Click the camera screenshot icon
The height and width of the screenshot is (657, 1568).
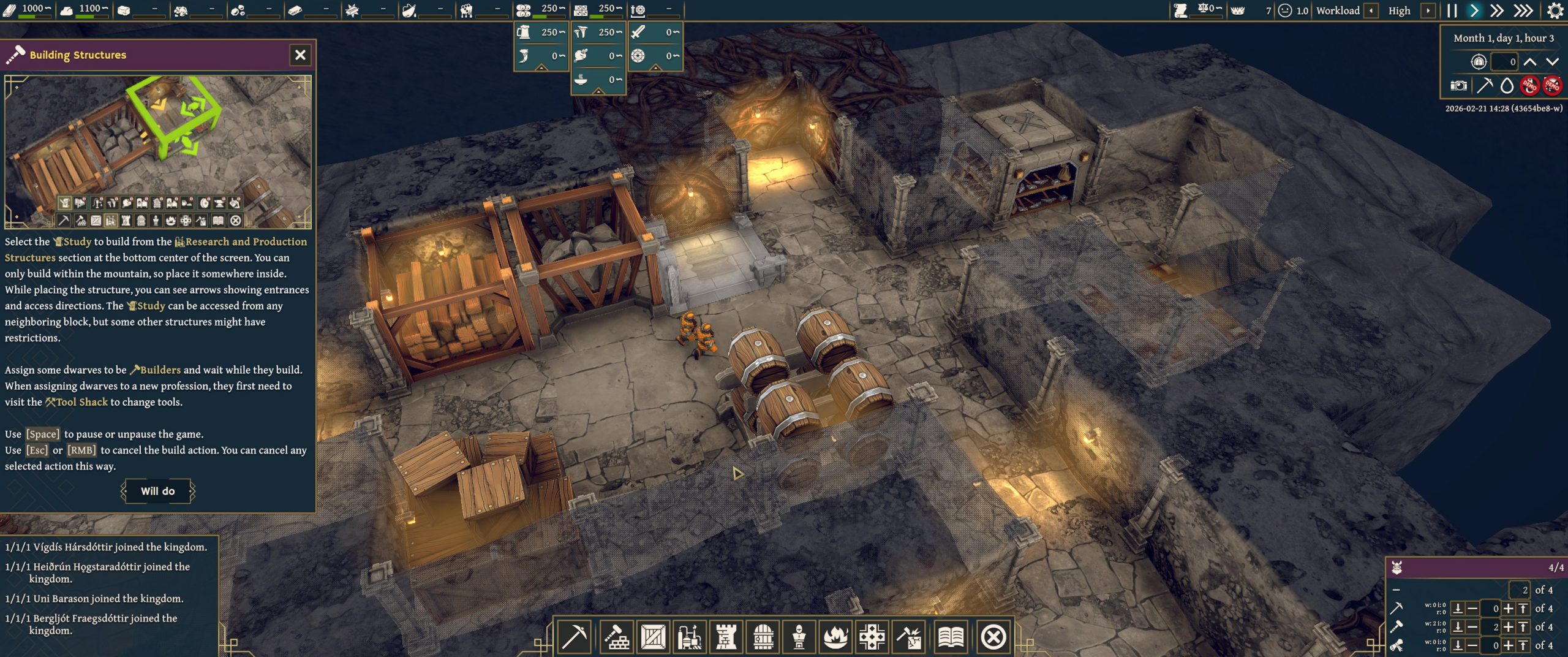(x=1458, y=86)
